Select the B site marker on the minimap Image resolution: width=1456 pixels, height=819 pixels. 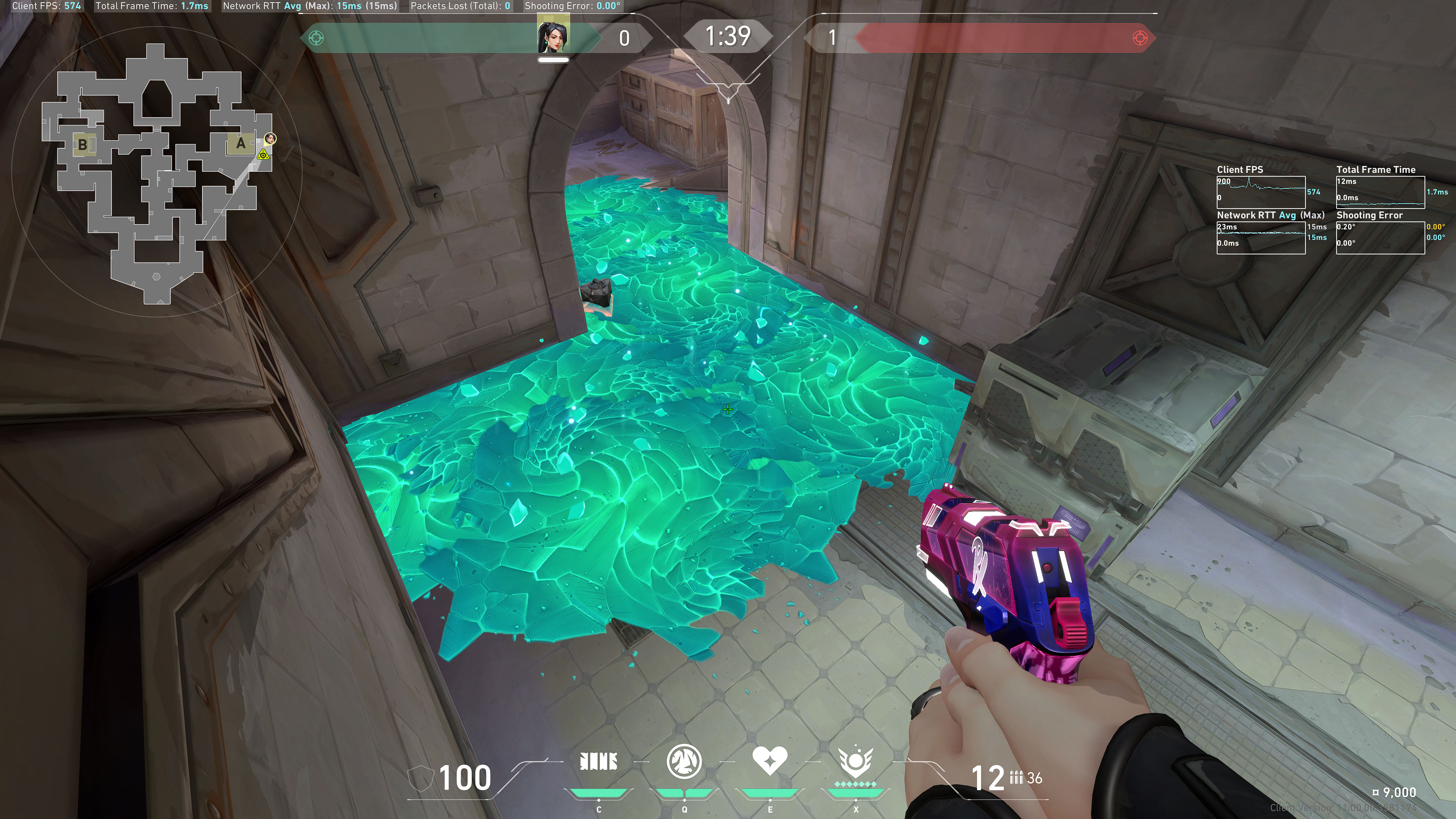[83, 145]
